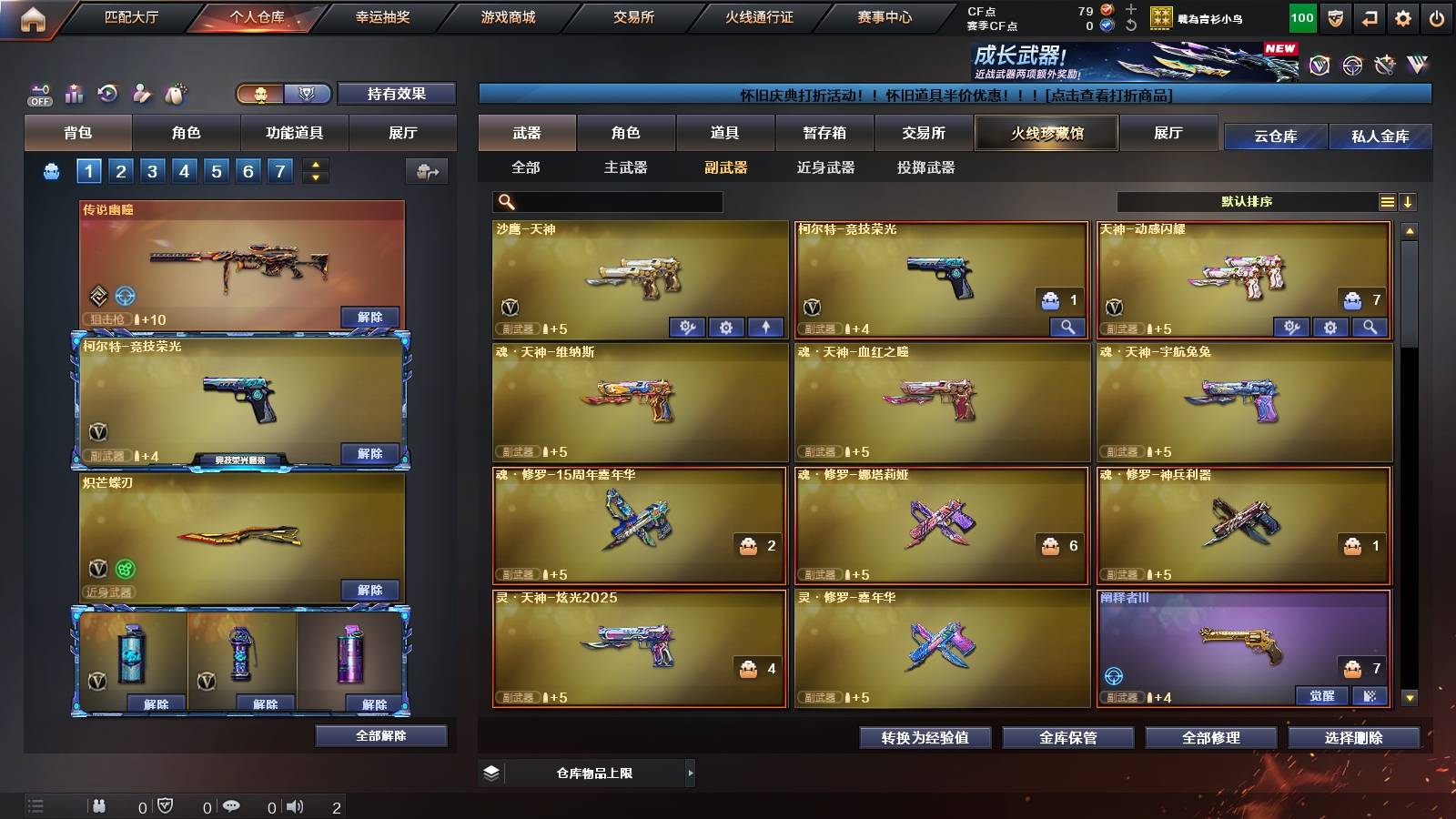Screen dimensions: 1456x819
Task: Toggle the OFF key switch above the backpack panel
Action: click(39, 93)
